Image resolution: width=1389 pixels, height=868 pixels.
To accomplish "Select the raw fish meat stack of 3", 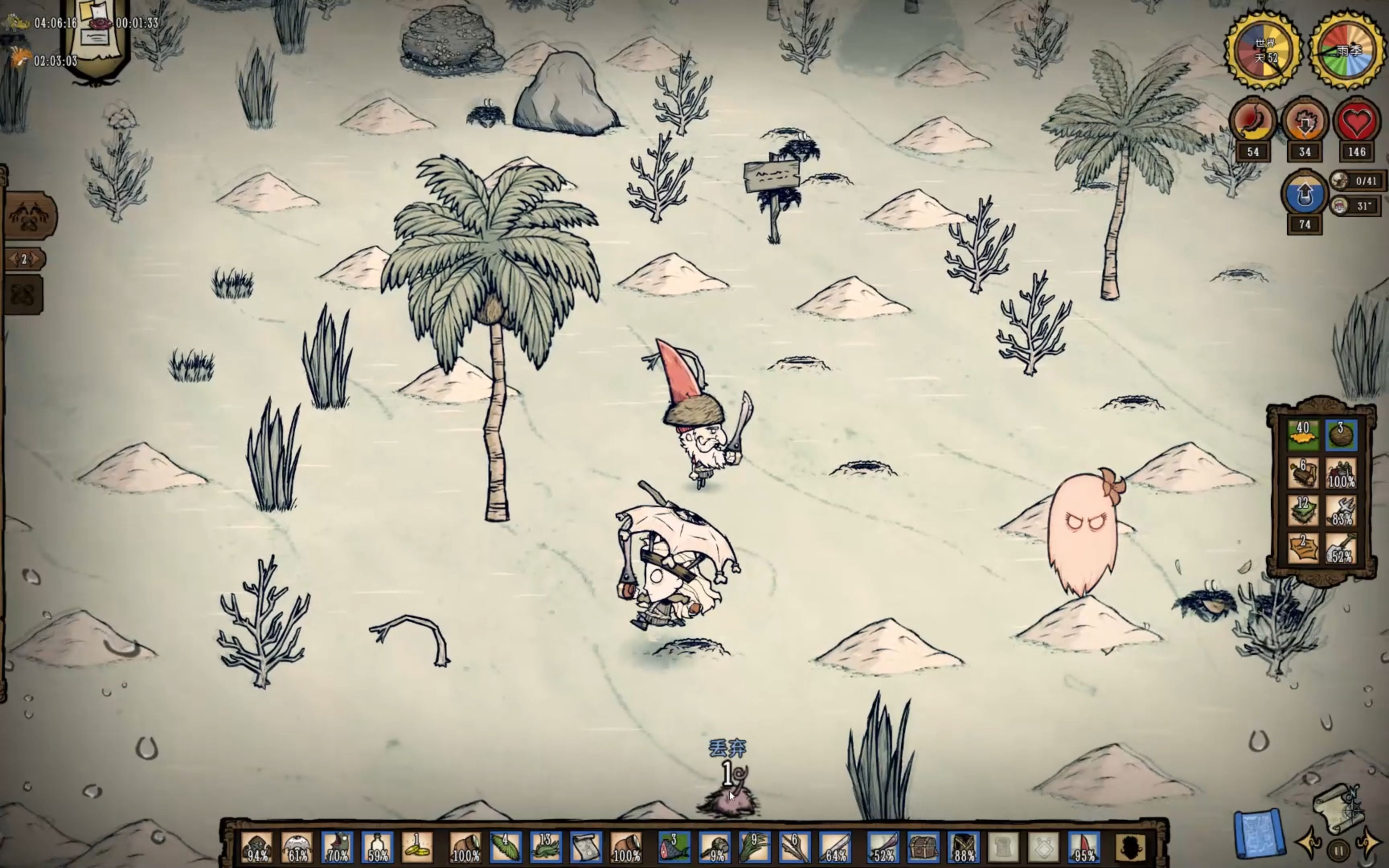I will tap(673, 848).
